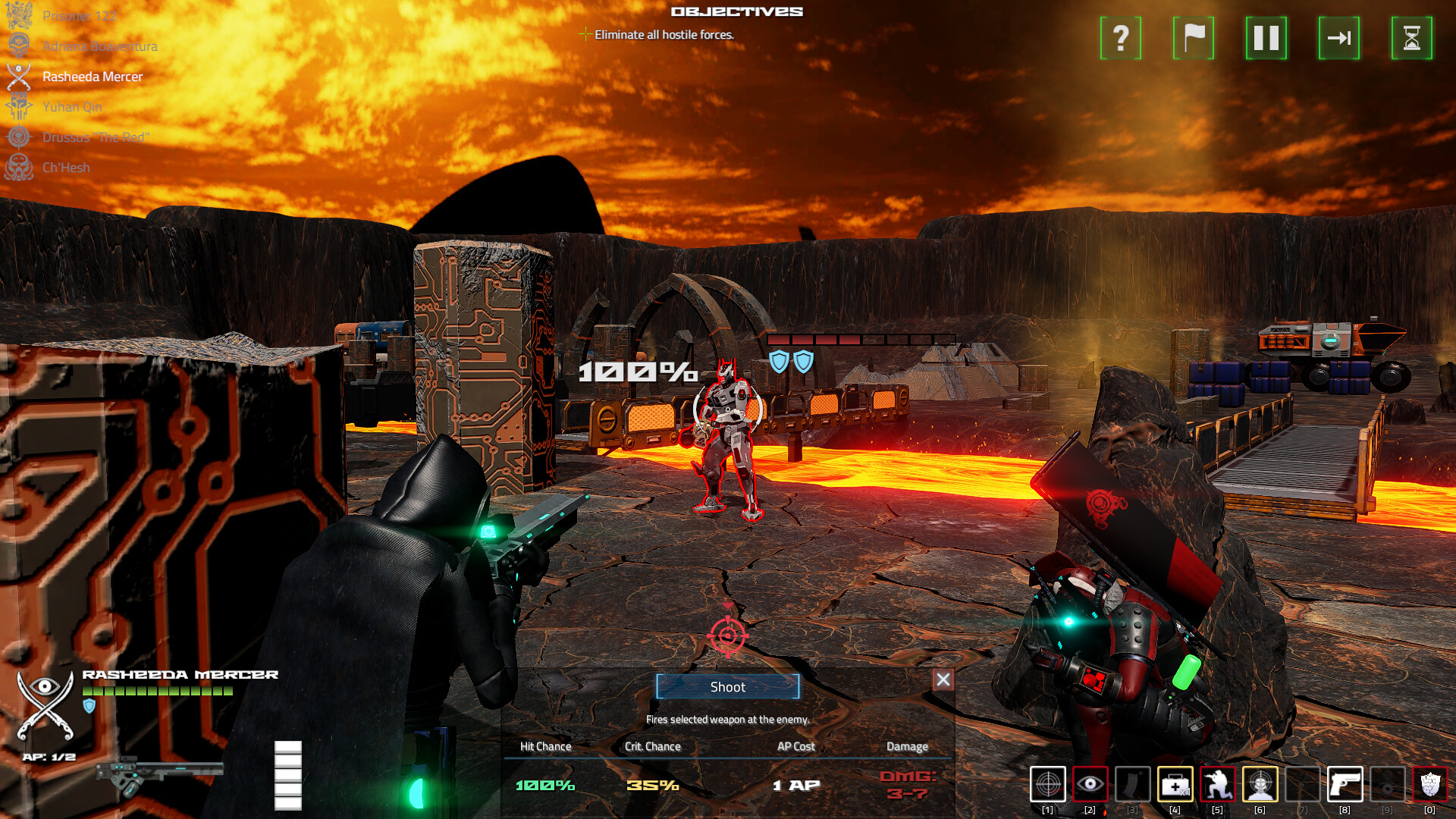Viewport: 1456px width, 819px height.
Task: Click Ch'Hesh in the squad list
Action: point(67,167)
